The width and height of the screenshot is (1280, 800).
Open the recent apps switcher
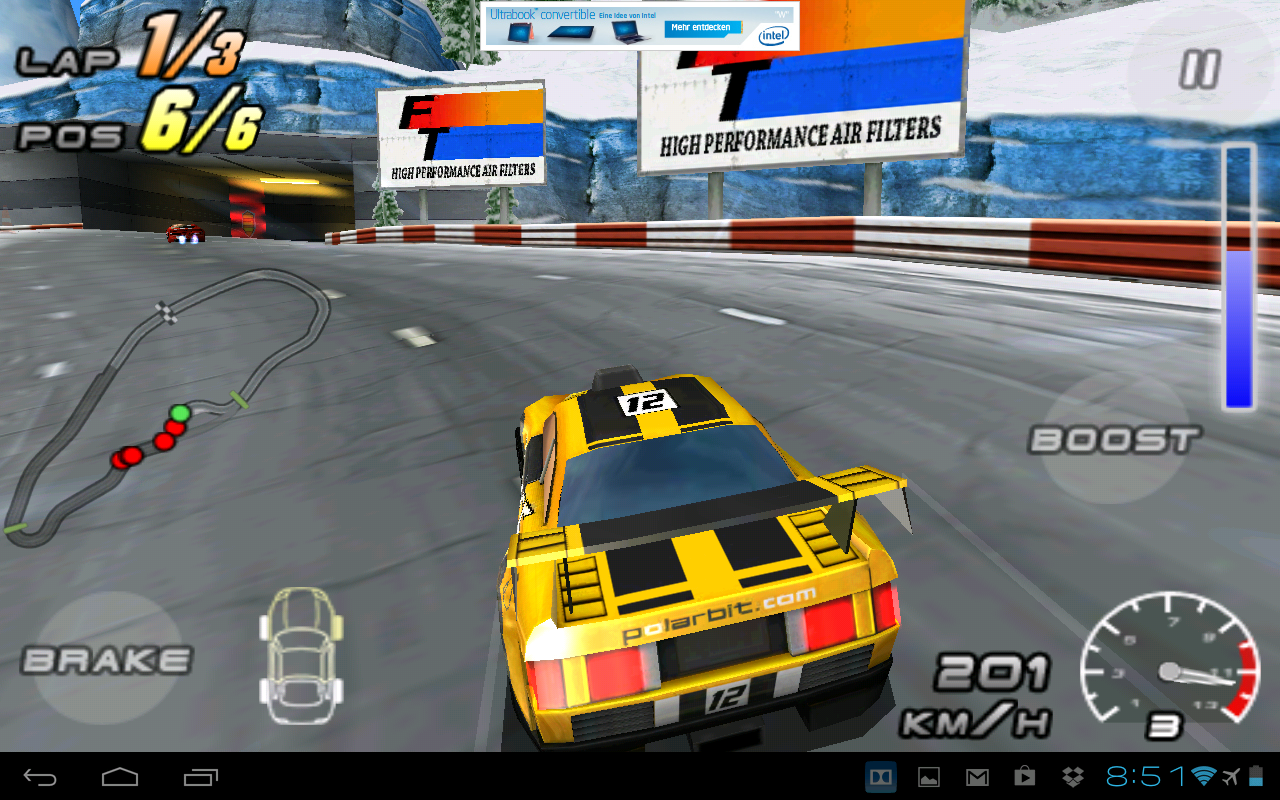tap(200, 777)
